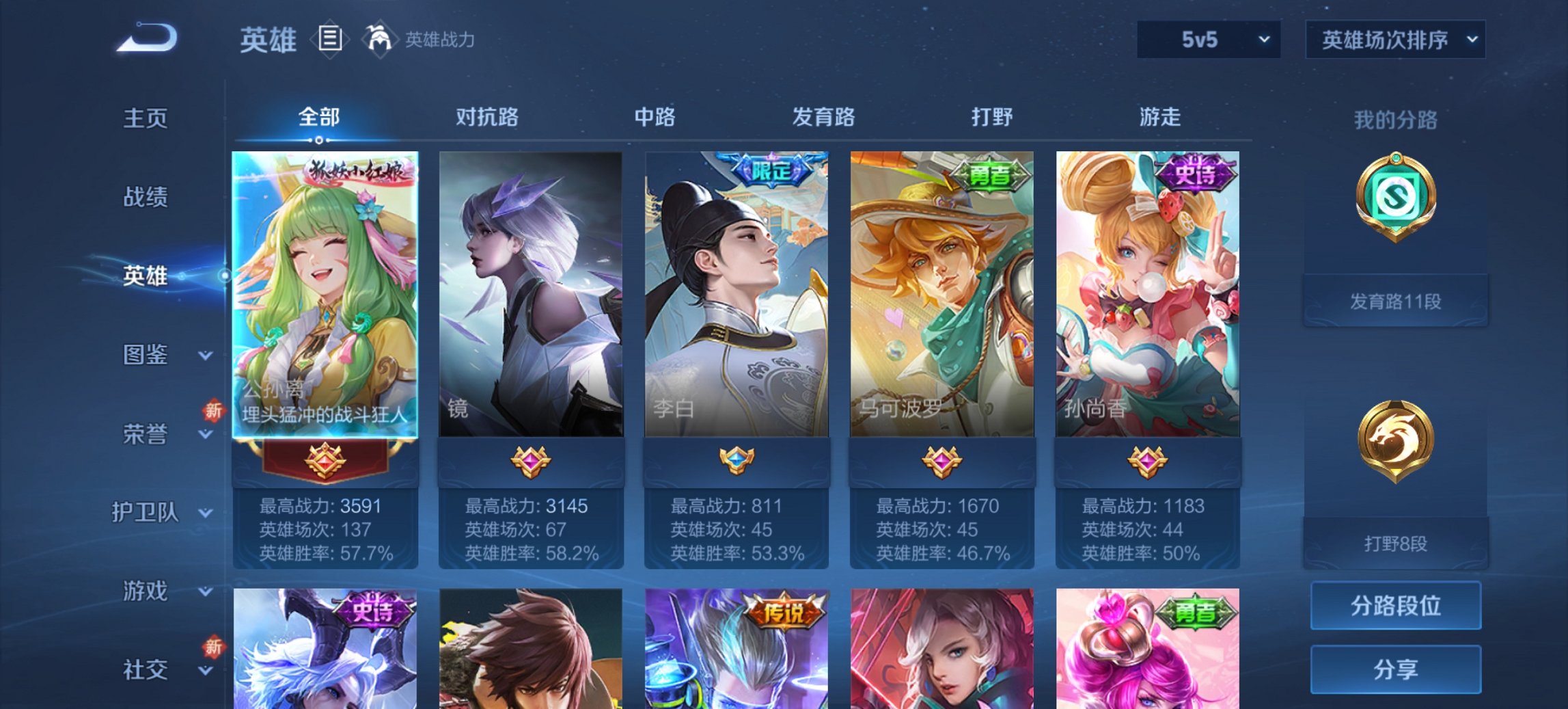Viewport: 1568px width, 709px height.
Task: Click the 分路段位 button
Action: point(1396,605)
